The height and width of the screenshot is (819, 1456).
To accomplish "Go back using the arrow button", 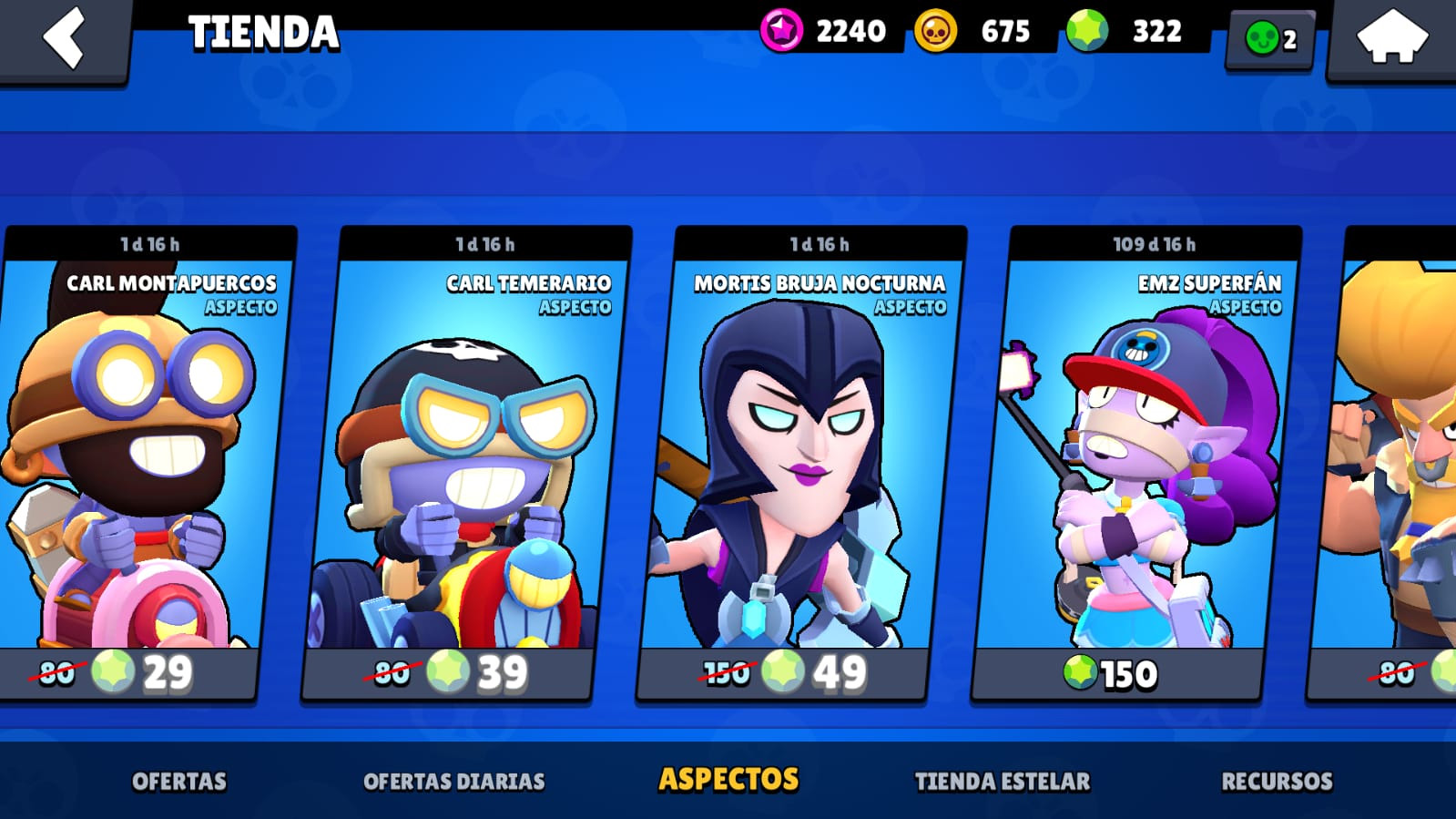I will (x=64, y=38).
